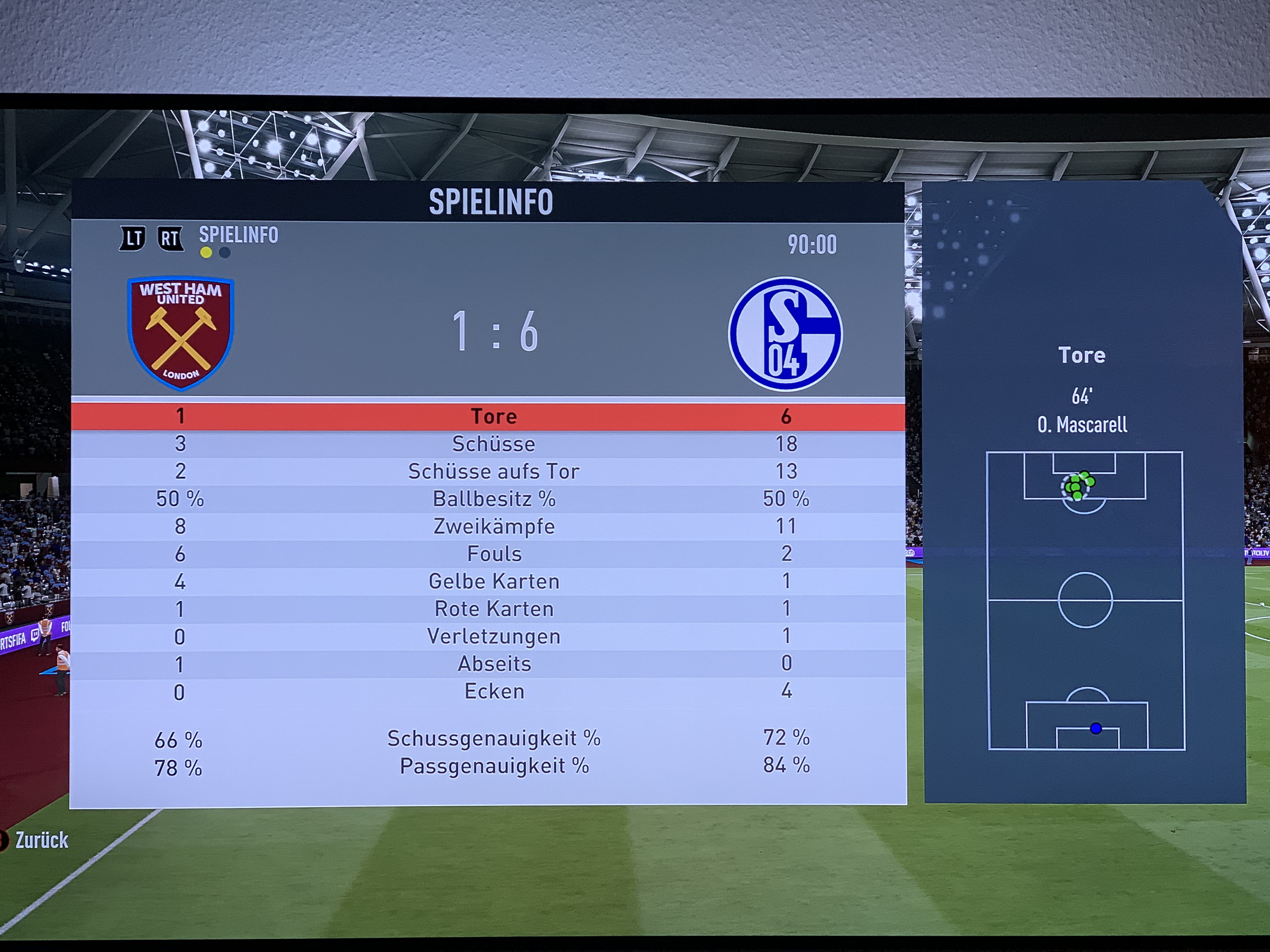This screenshot has height=952, width=1270.
Task: Switch to the second Spielinfo page dot
Action: click(x=225, y=252)
